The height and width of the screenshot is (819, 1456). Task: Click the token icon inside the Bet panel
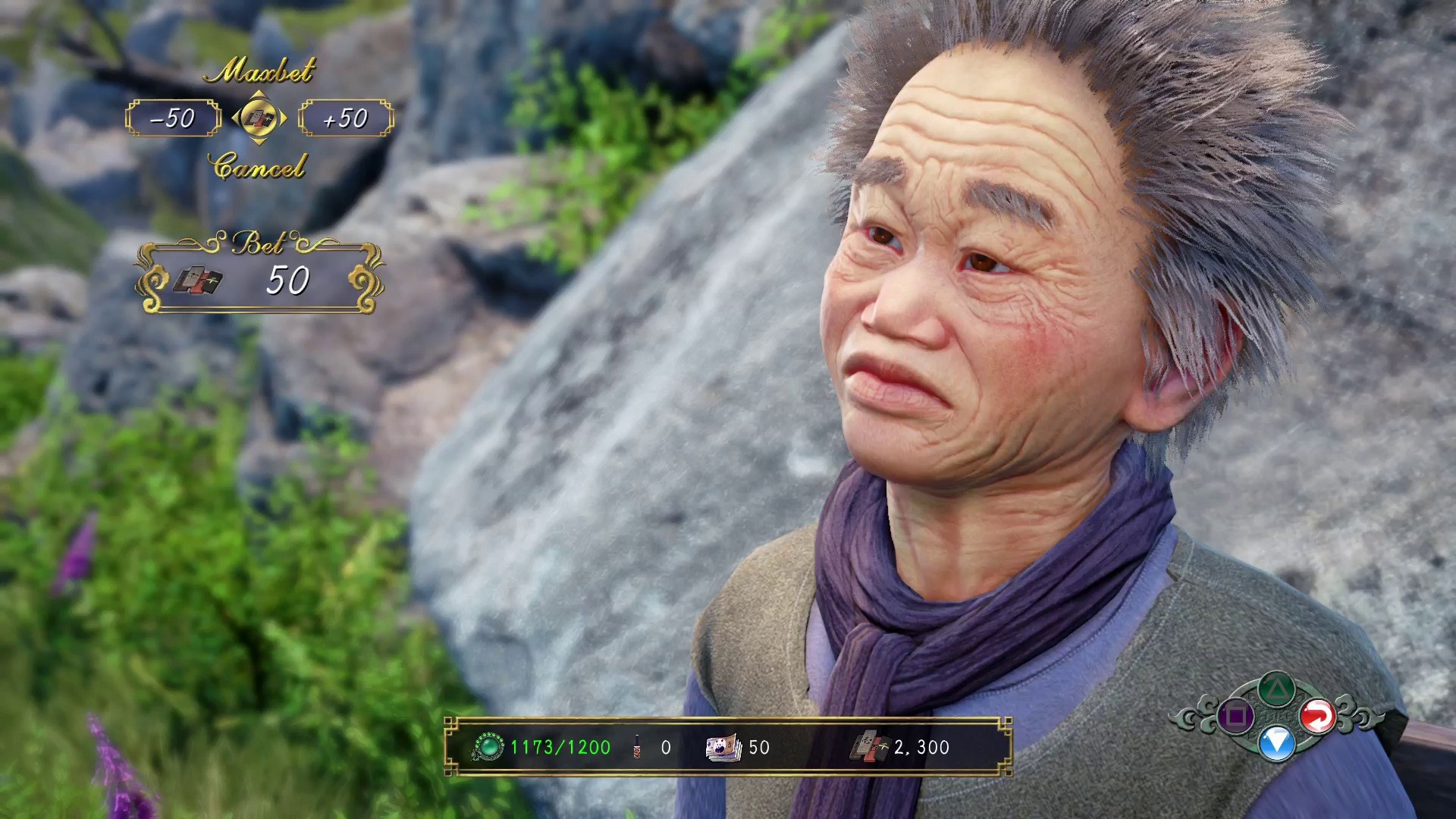click(199, 281)
